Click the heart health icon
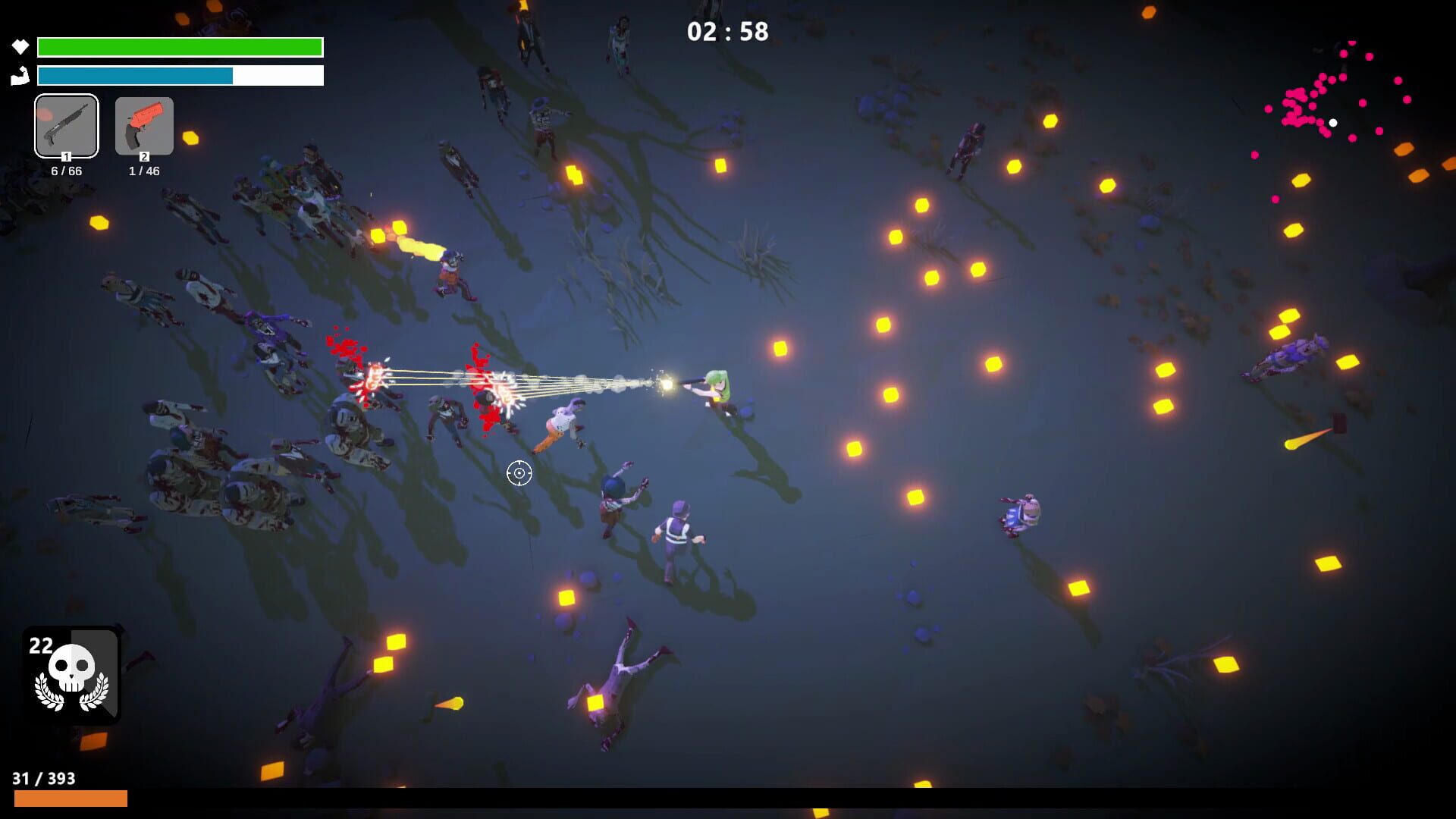 coord(19,46)
